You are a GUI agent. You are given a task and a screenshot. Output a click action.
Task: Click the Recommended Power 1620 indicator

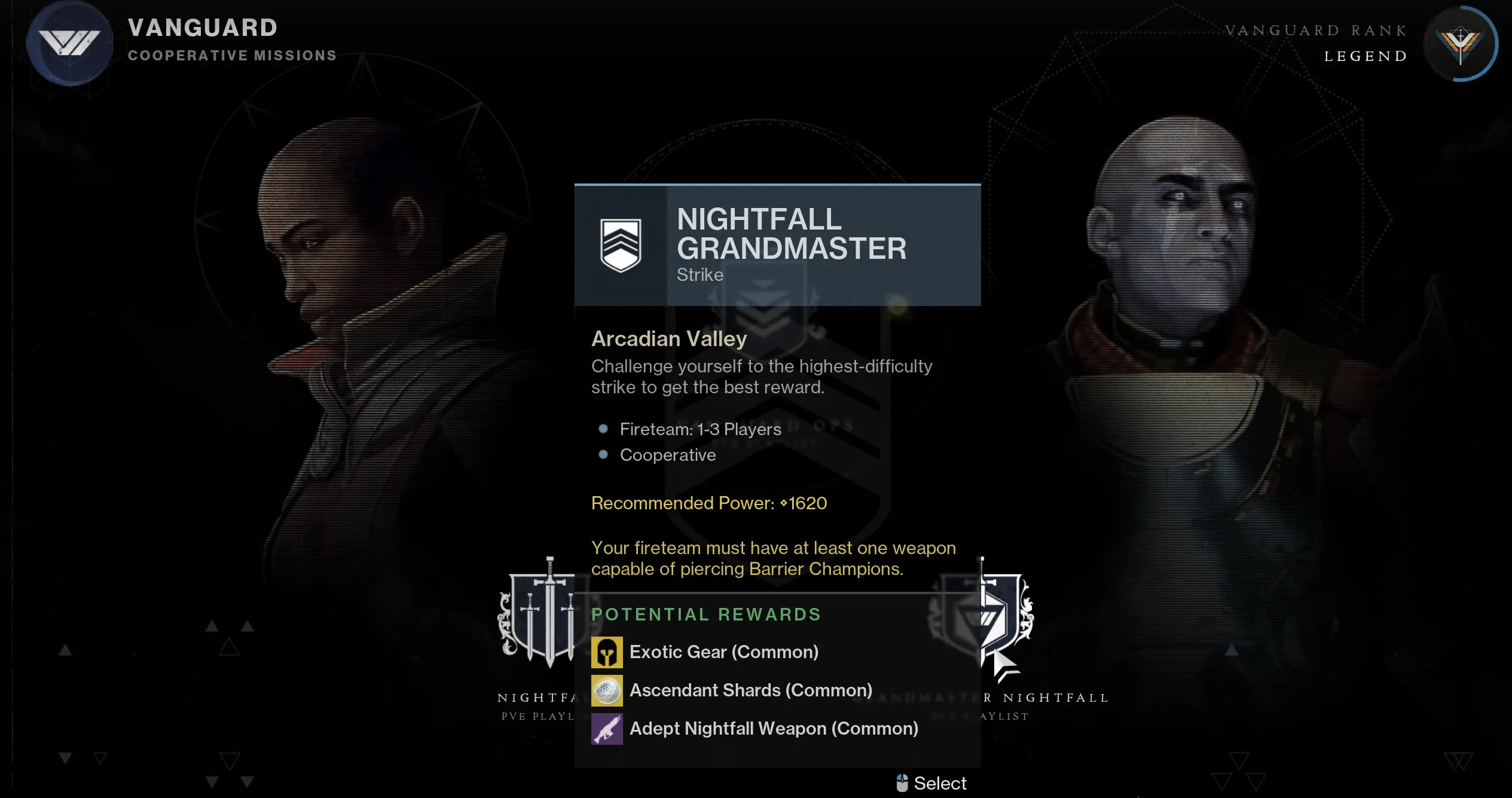pos(708,503)
